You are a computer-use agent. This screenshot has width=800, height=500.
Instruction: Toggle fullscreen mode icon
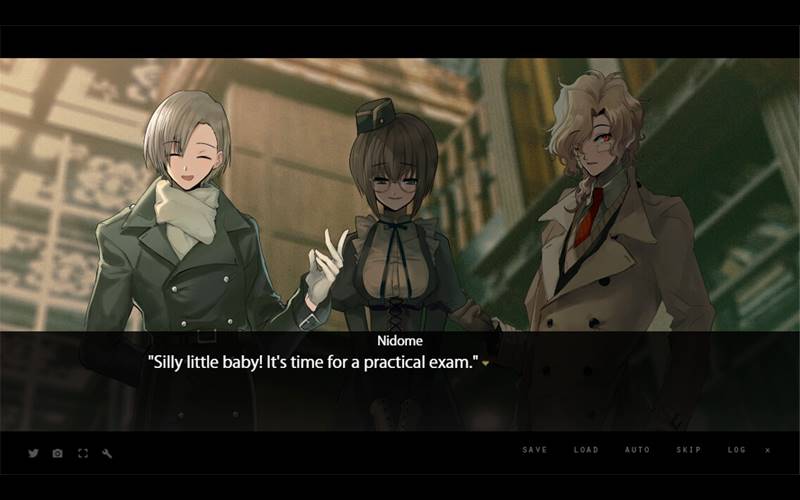click(x=83, y=453)
